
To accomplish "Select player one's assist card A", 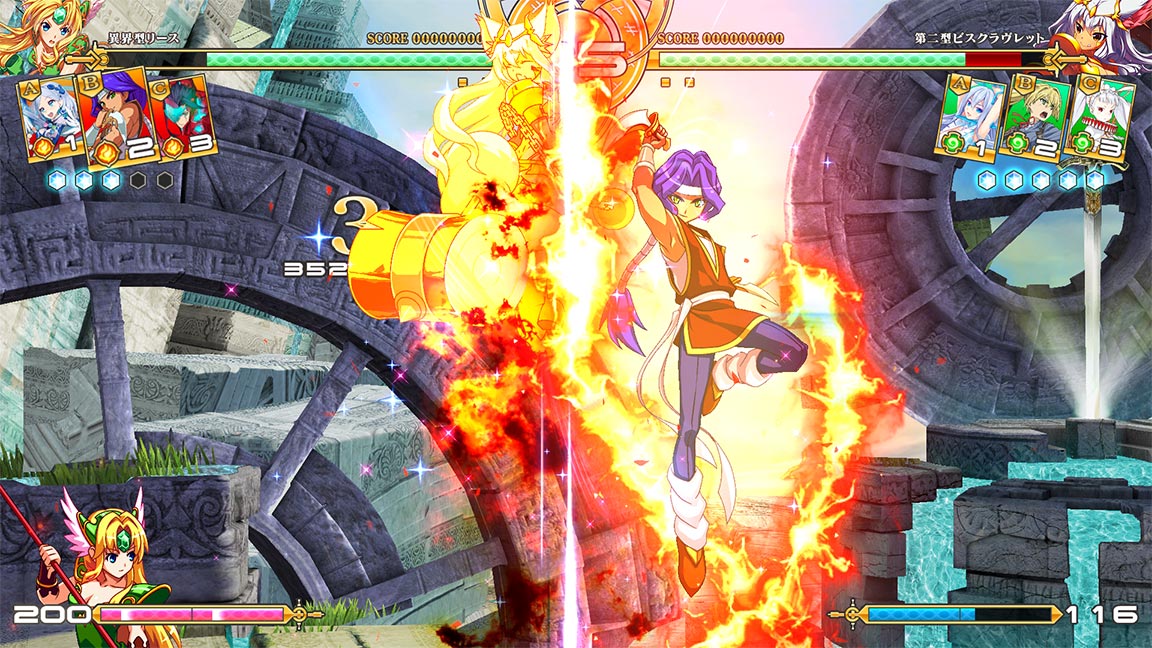I will 52,119.
